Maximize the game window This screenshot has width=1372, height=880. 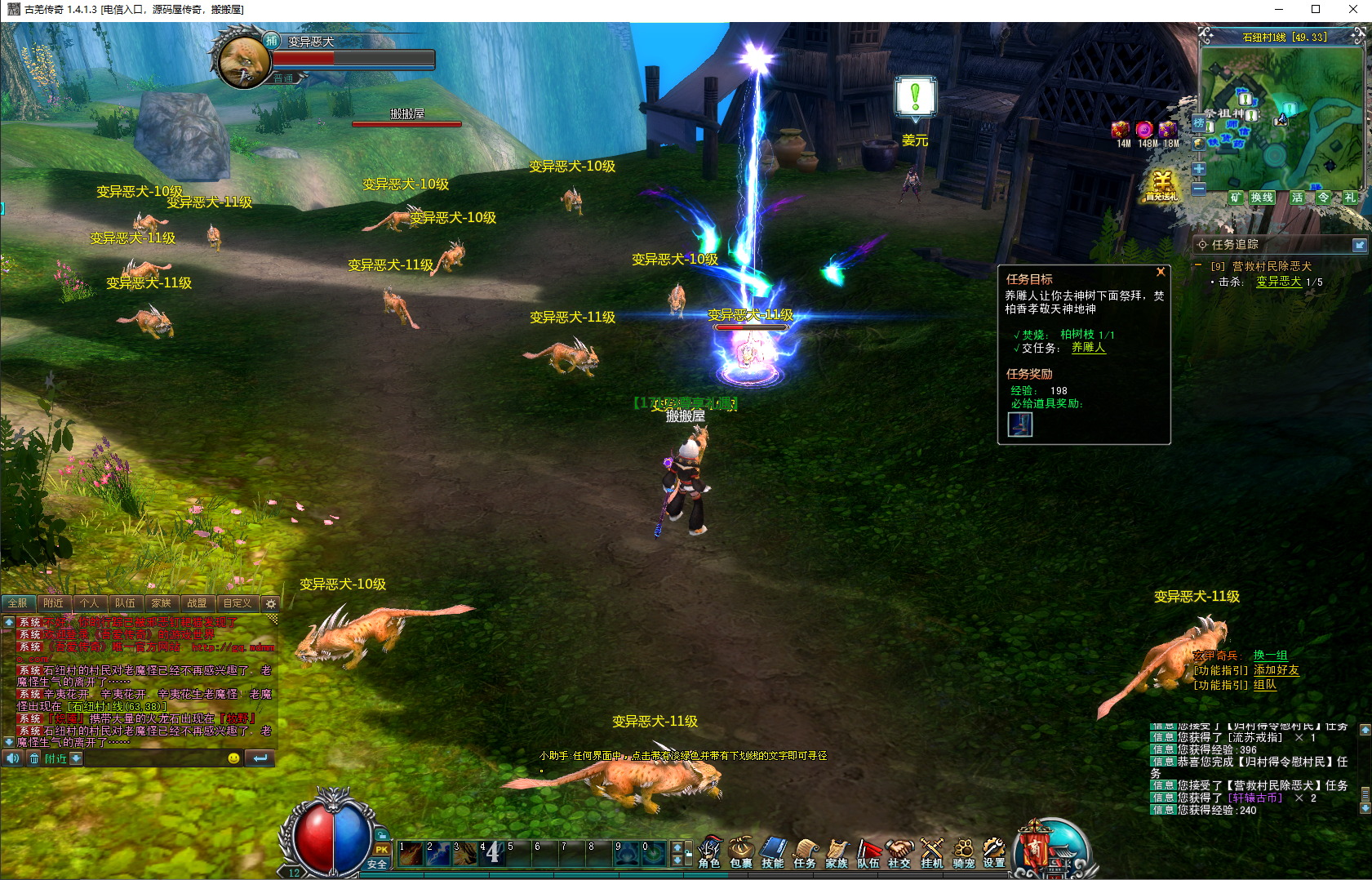coord(1316,9)
